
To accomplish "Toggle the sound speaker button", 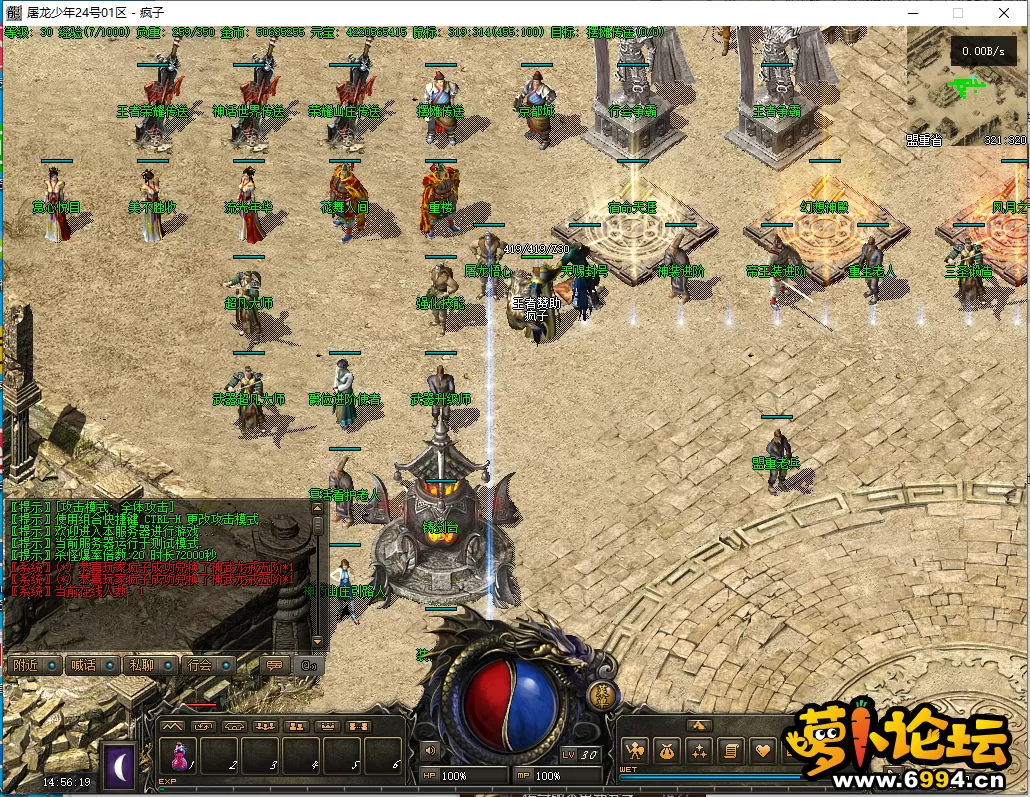I will tap(431, 750).
